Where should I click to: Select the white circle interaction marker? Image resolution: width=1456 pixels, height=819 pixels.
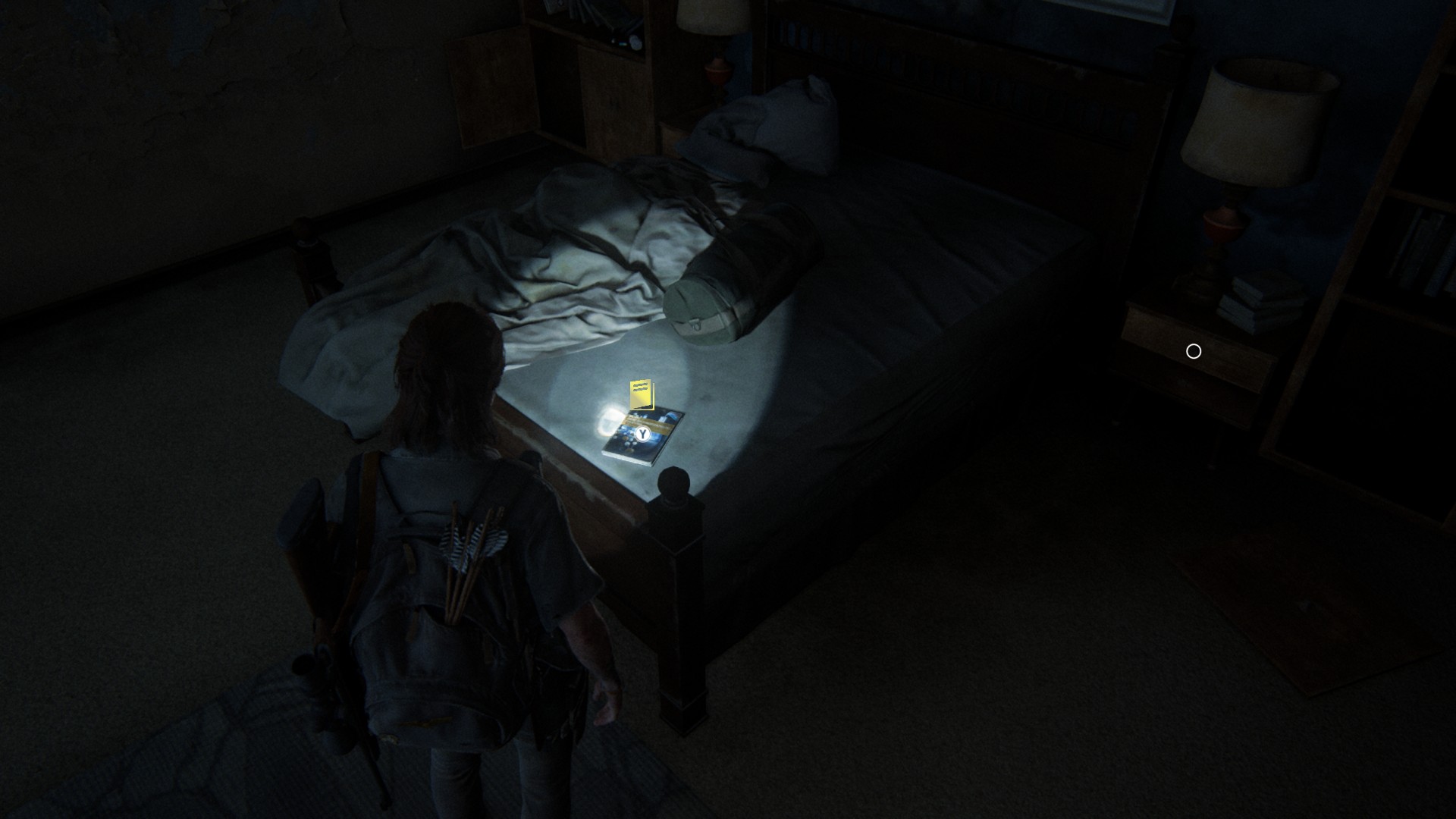pos(1194,351)
